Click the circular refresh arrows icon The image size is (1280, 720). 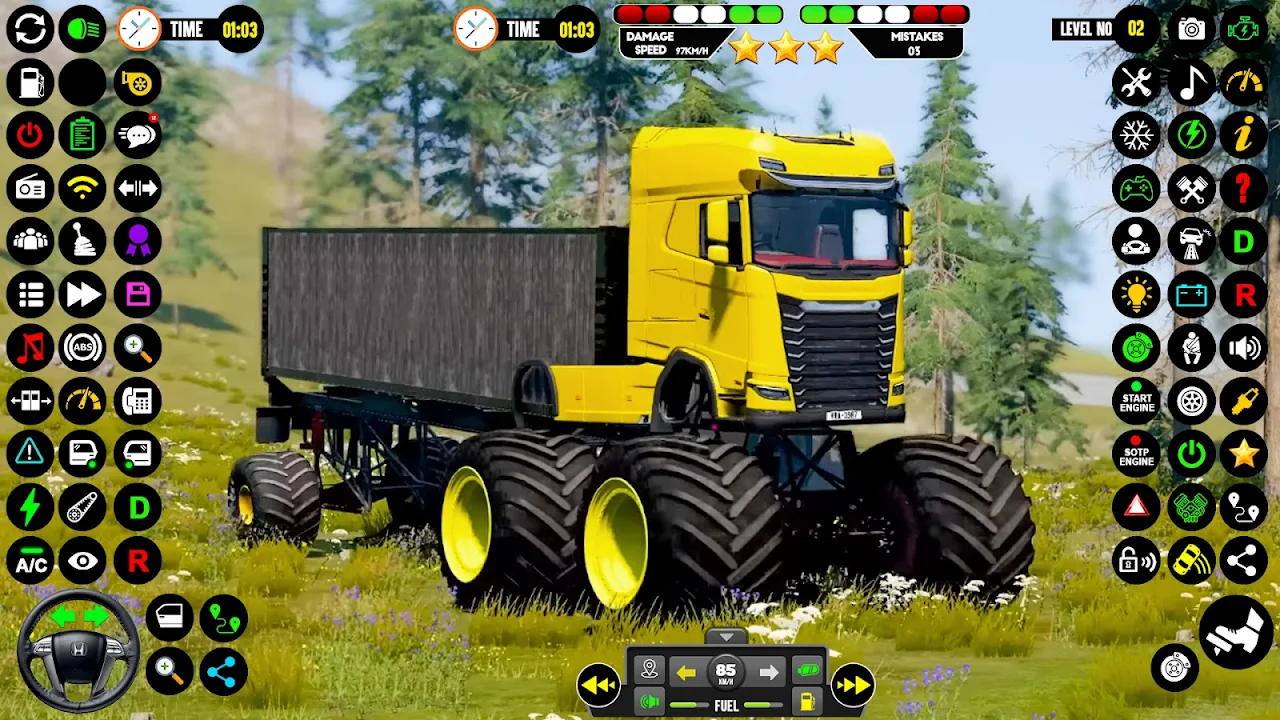tap(30, 29)
